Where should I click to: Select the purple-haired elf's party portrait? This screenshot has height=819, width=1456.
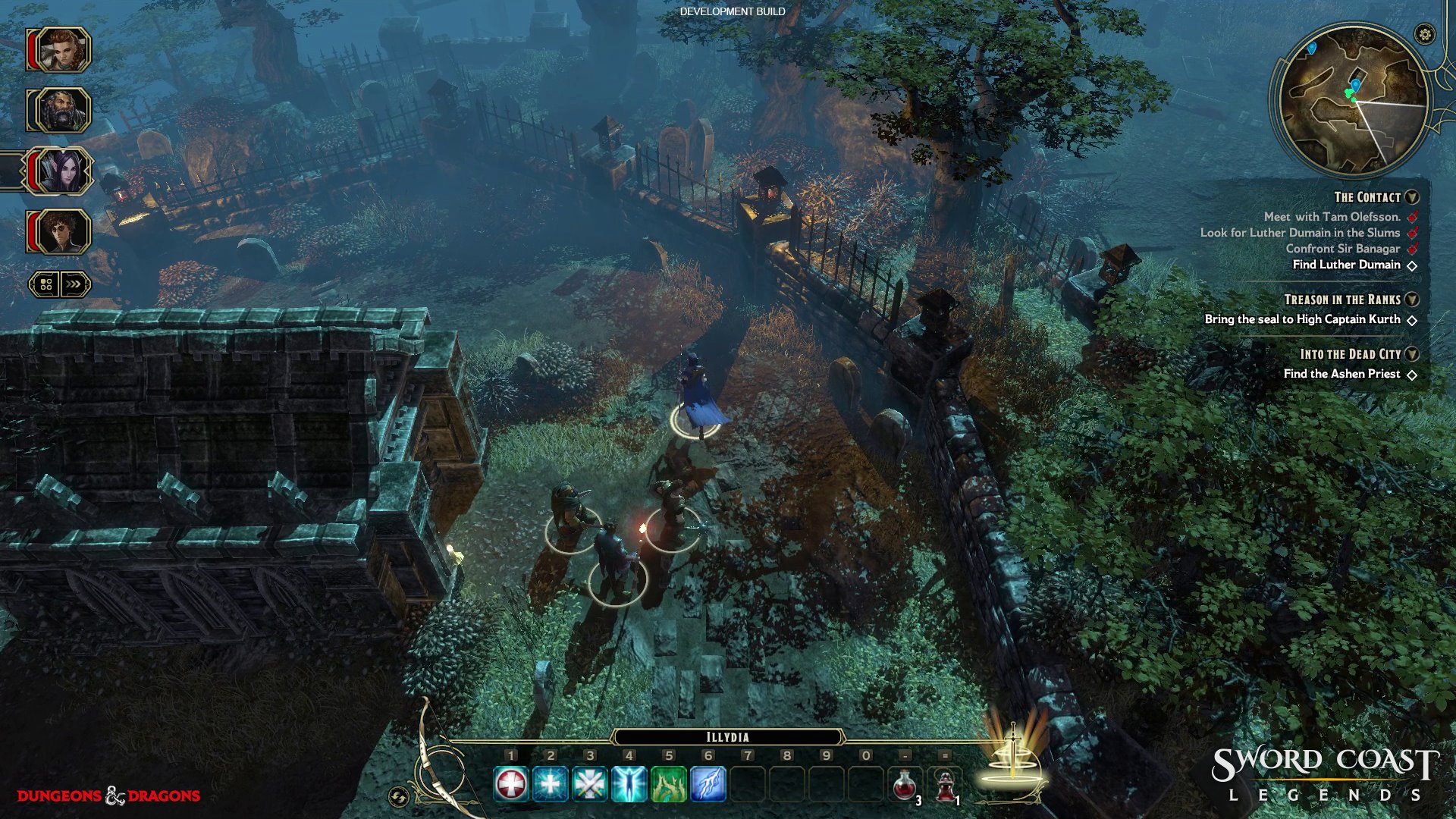63,171
